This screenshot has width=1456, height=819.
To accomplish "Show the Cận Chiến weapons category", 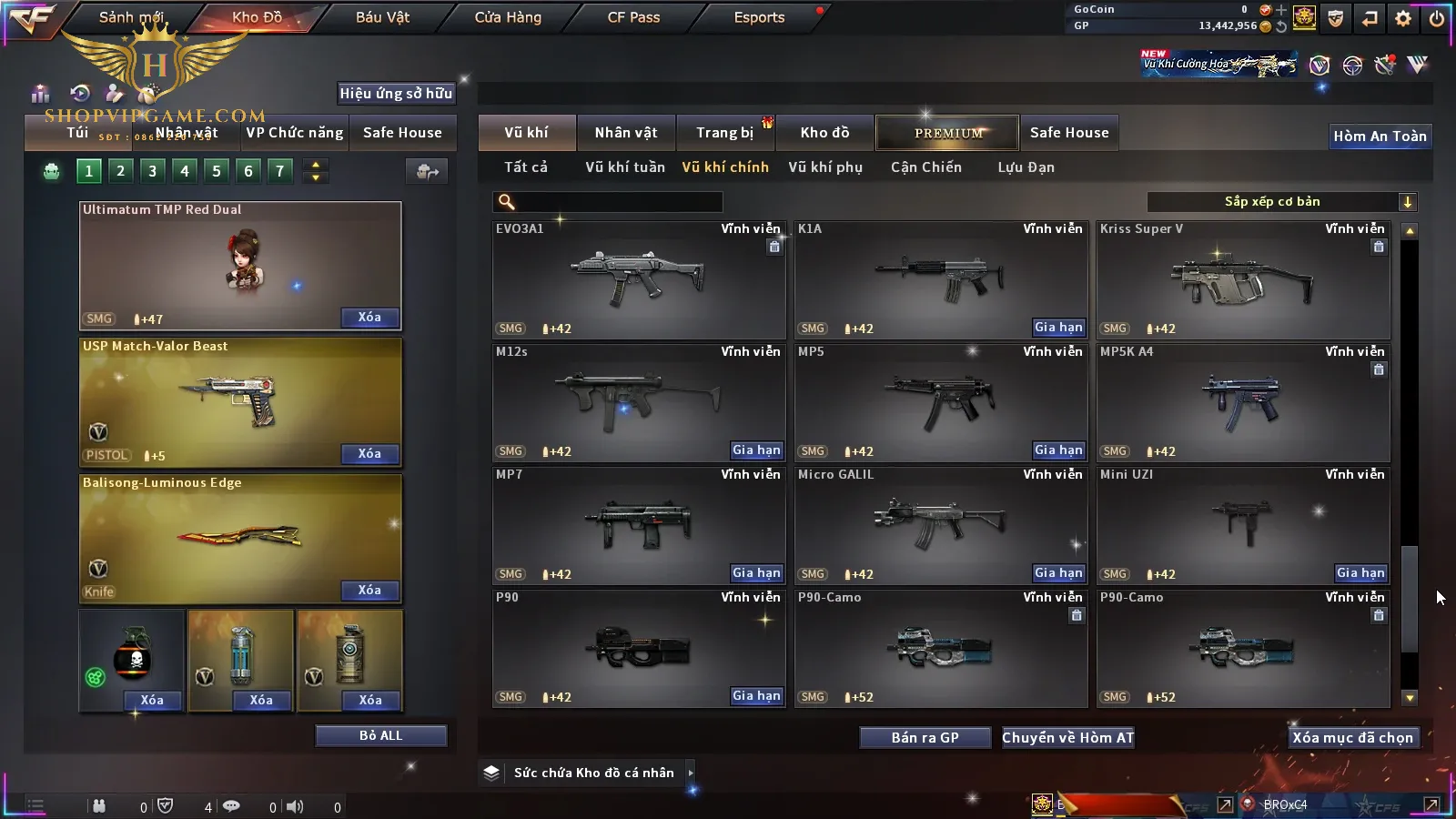I will (x=925, y=167).
